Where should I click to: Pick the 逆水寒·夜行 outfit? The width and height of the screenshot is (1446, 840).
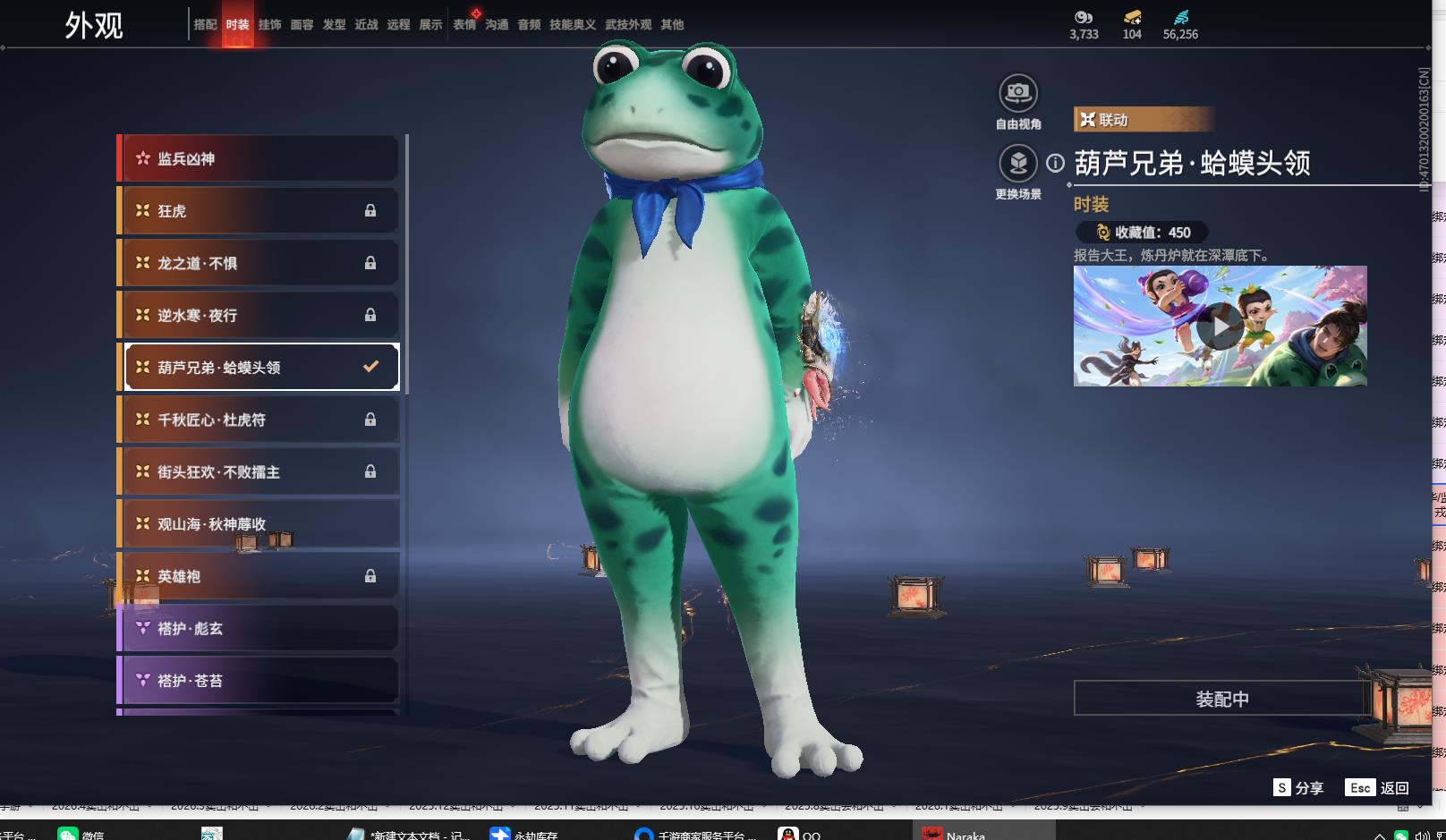[x=258, y=315]
